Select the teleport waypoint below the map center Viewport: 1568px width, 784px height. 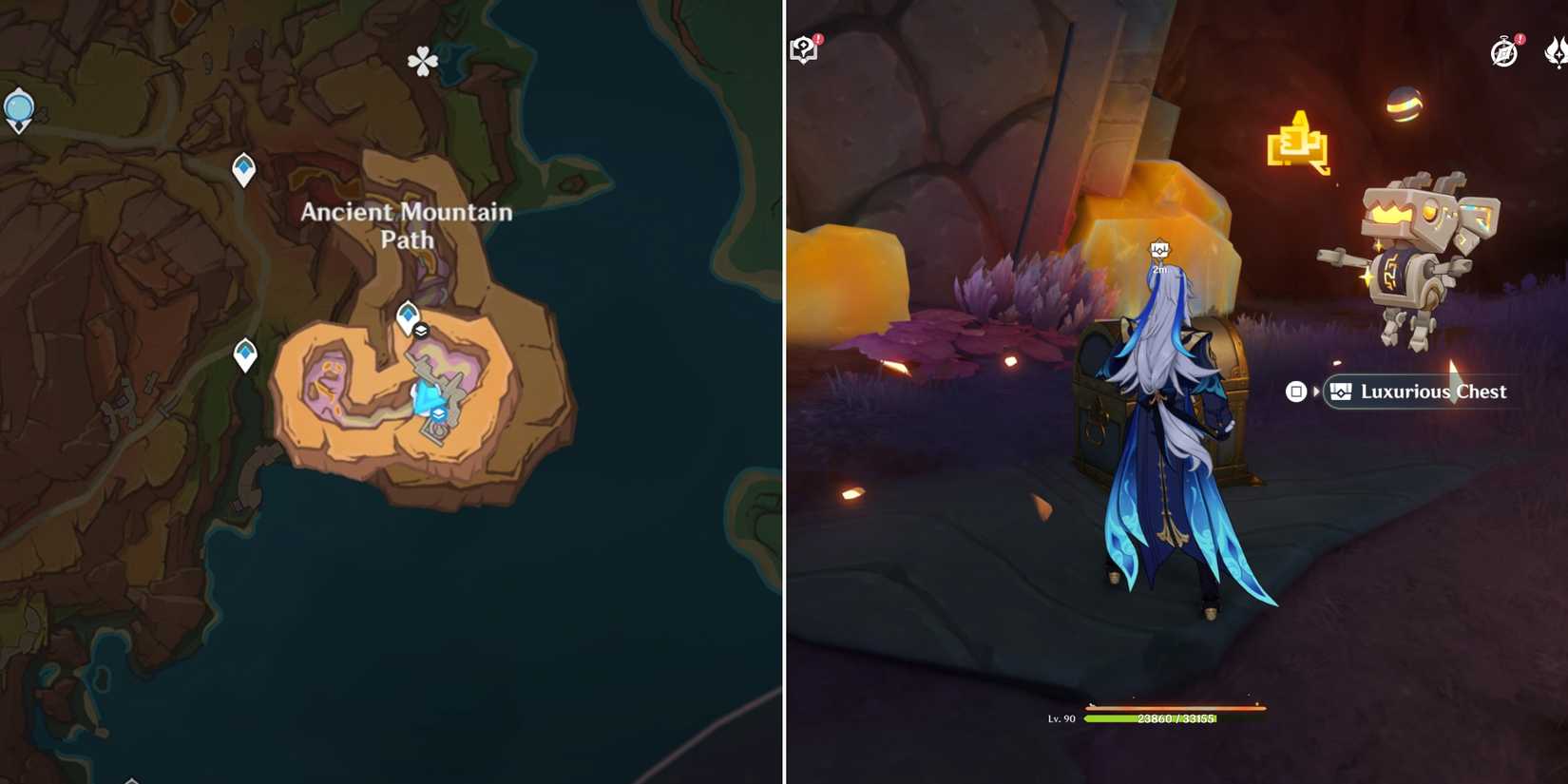(243, 353)
